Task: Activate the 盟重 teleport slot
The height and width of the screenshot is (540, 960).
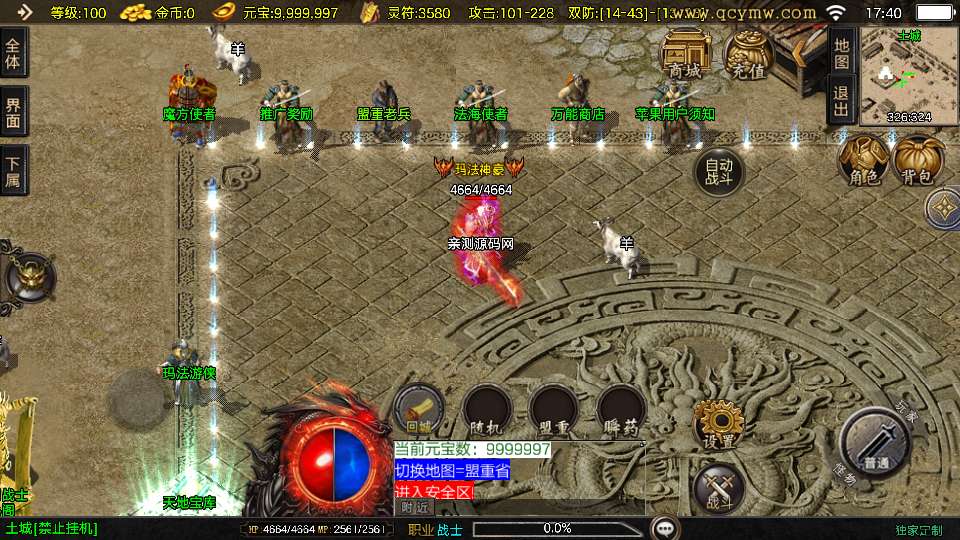Action: [554, 409]
